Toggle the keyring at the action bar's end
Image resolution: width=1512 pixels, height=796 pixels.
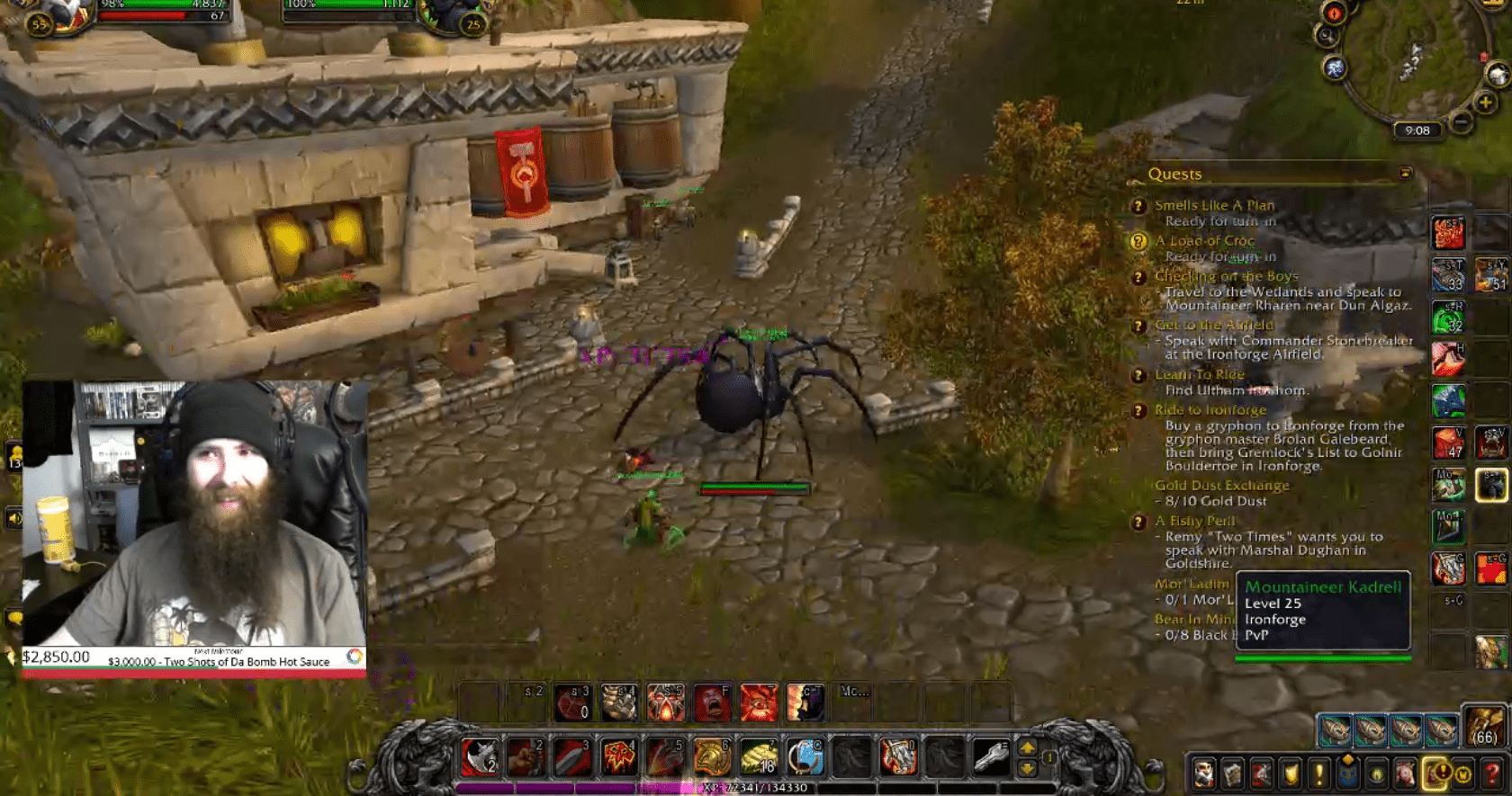click(x=989, y=757)
